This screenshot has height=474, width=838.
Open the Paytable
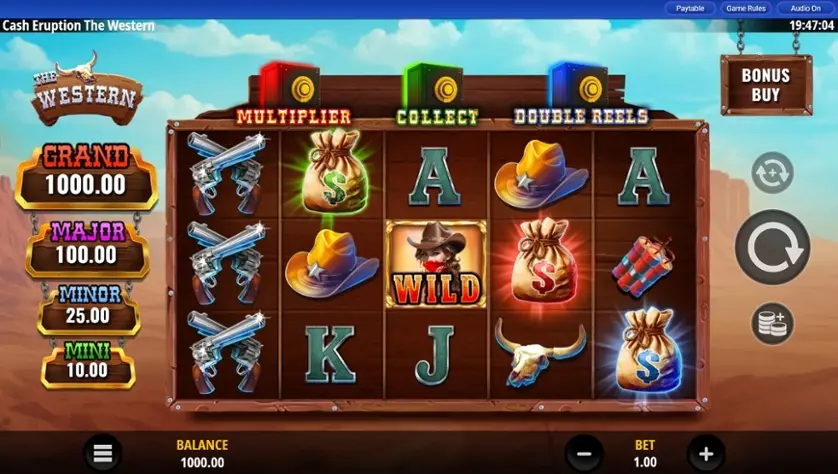pos(690,8)
